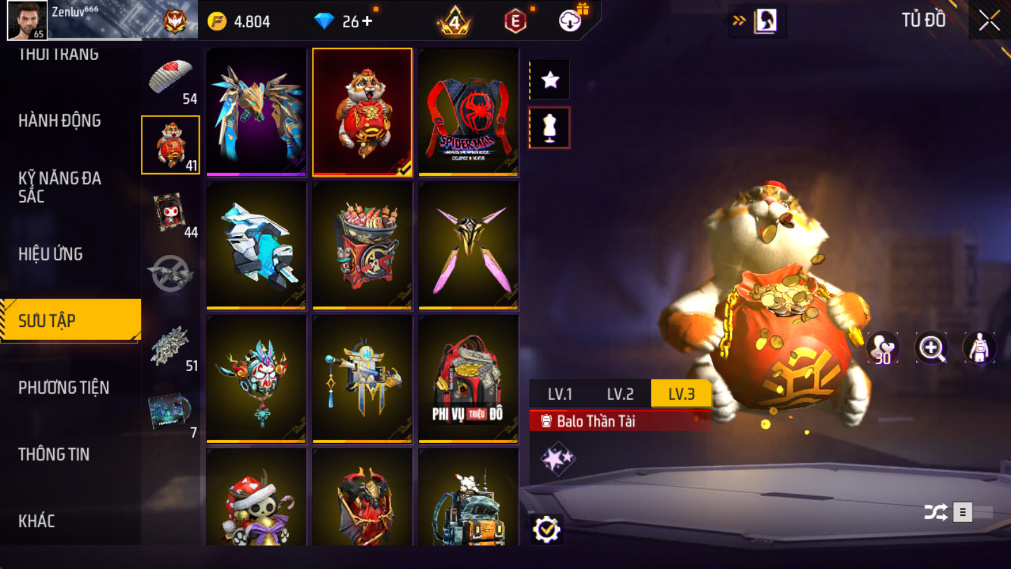Select the LV.2 backpack level tab
1011x569 pixels.
tap(620, 394)
